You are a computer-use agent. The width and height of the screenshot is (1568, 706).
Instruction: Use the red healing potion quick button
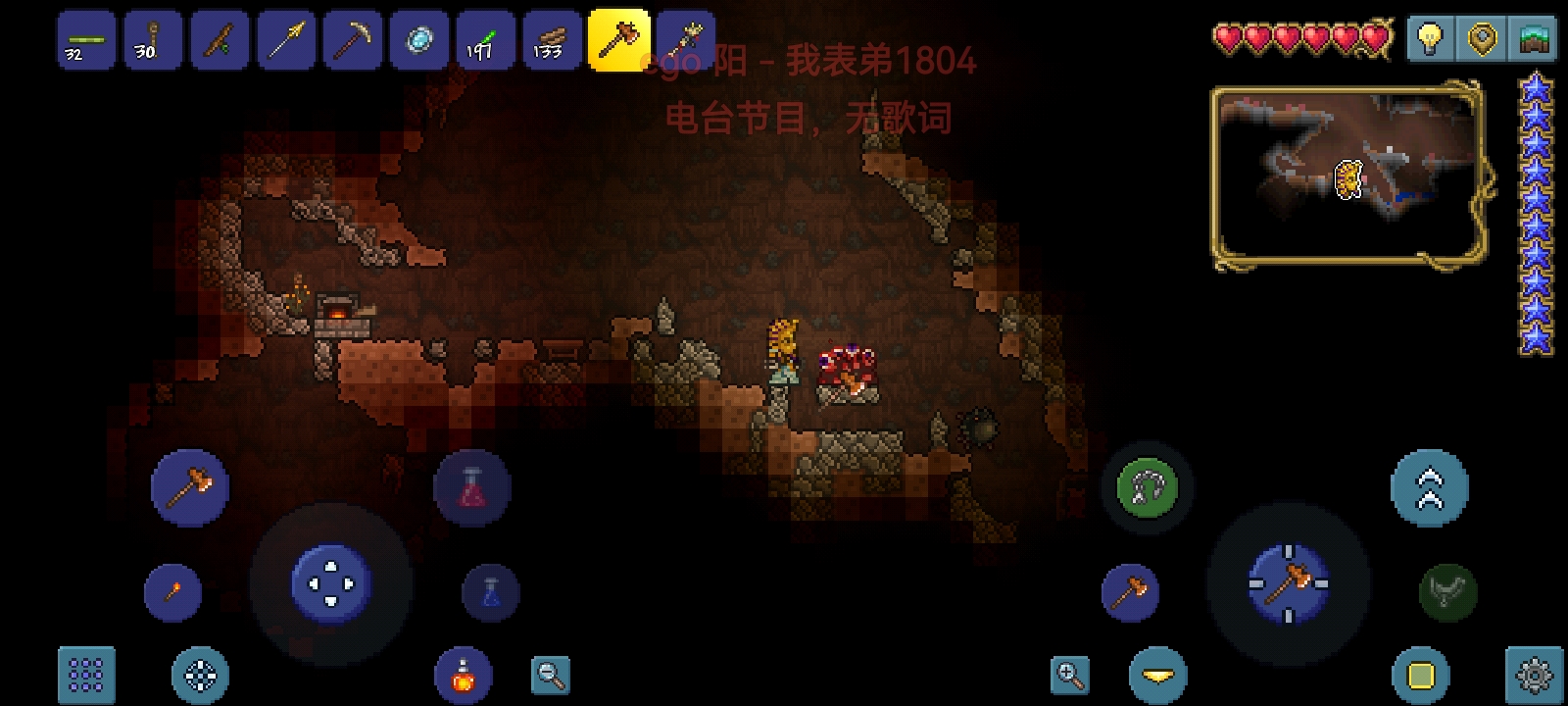click(471, 487)
